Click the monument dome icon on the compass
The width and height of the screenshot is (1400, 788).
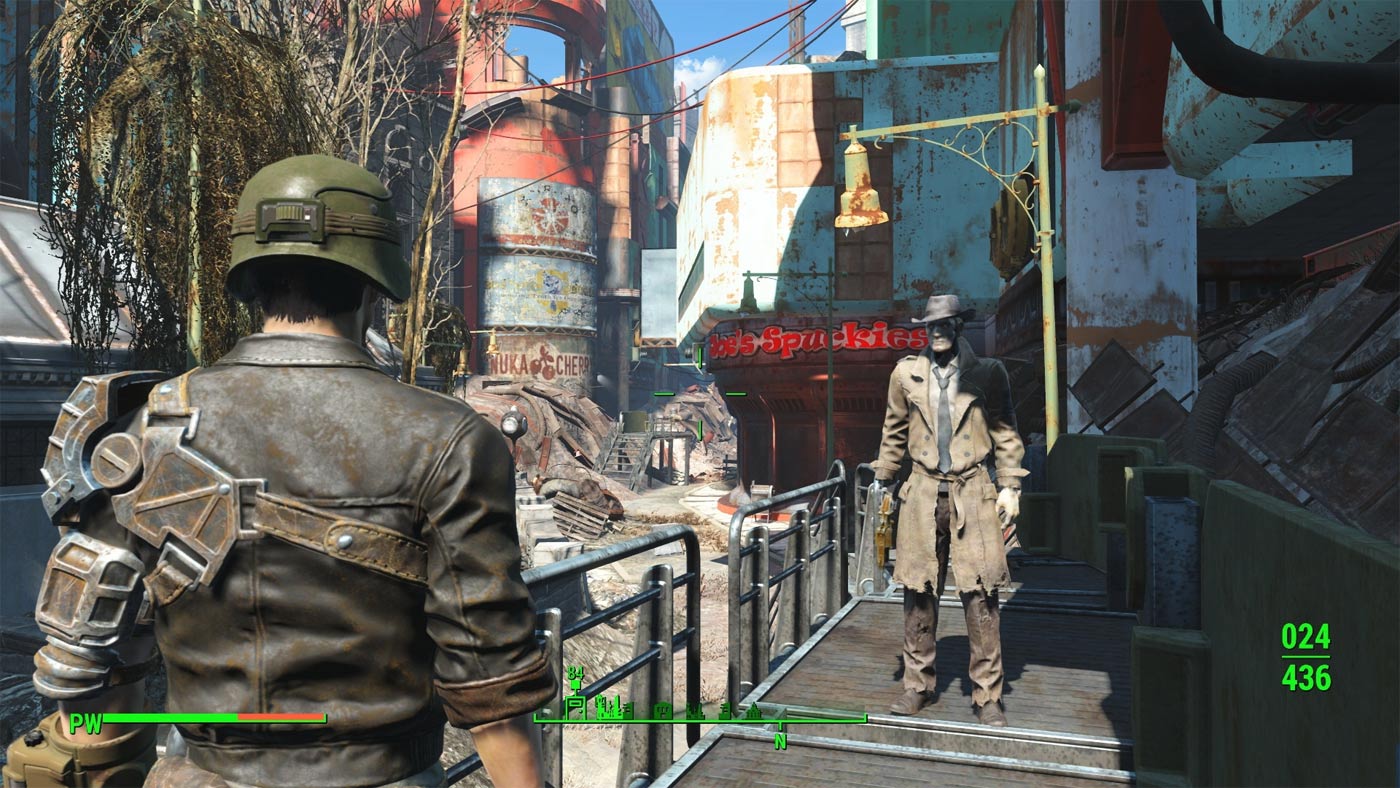(754, 712)
